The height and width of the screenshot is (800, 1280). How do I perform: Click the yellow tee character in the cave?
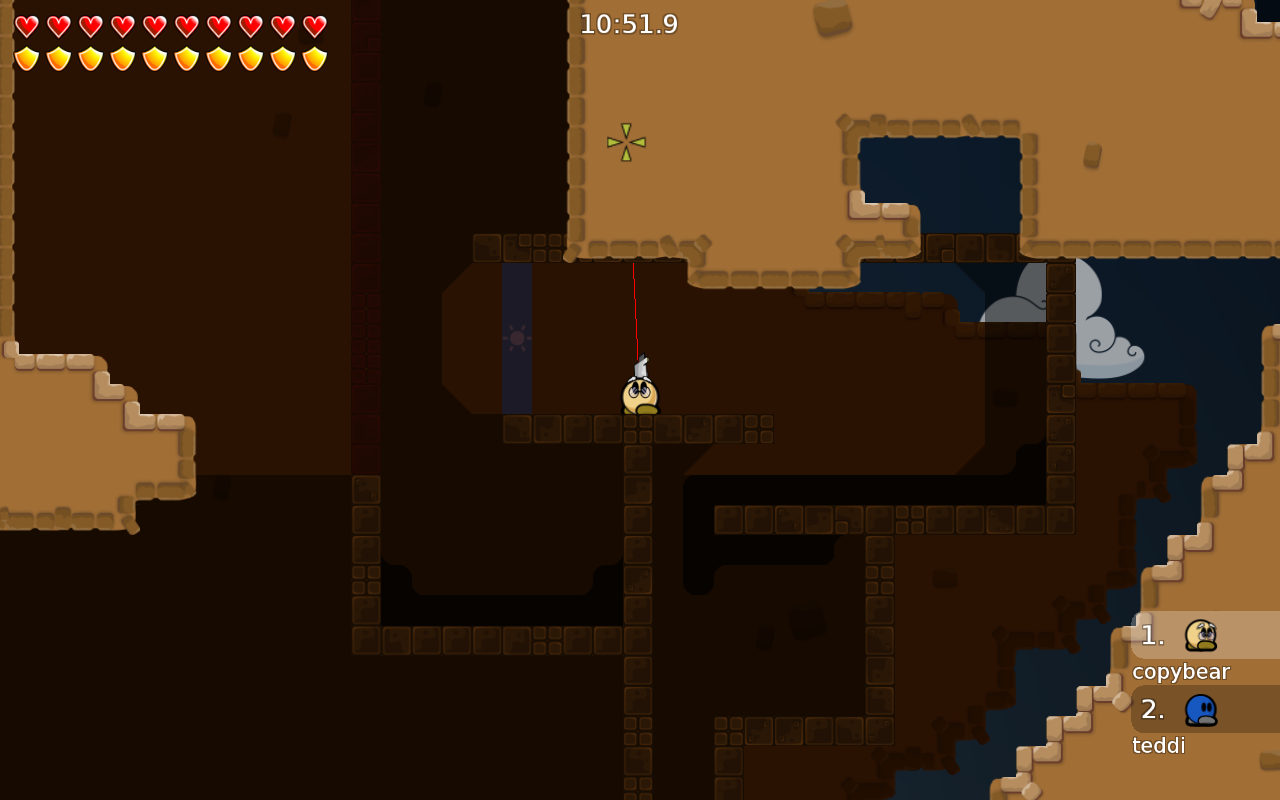pyautogui.click(x=639, y=393)
